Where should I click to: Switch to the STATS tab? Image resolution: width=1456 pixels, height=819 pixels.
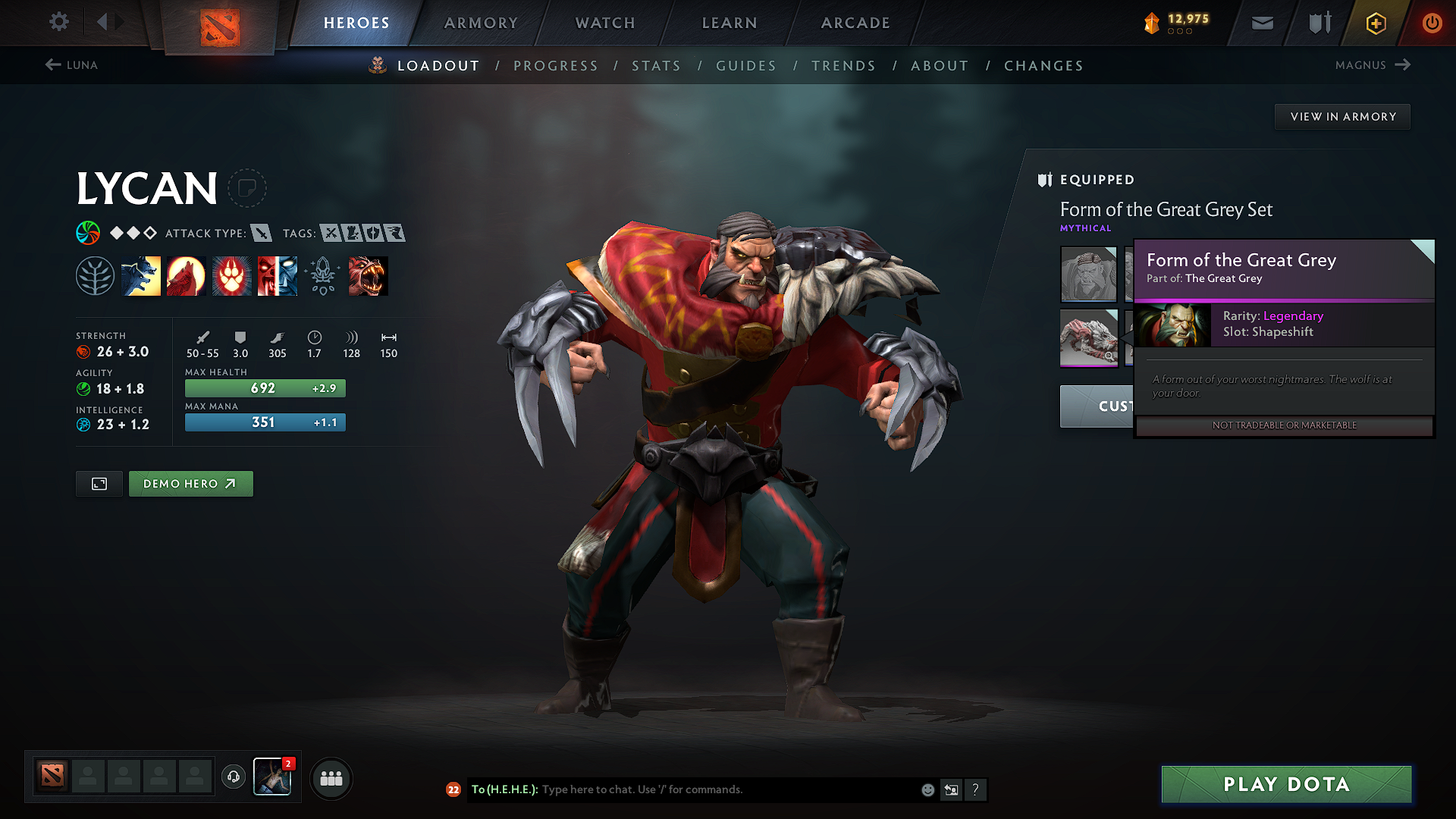point(657,66)
